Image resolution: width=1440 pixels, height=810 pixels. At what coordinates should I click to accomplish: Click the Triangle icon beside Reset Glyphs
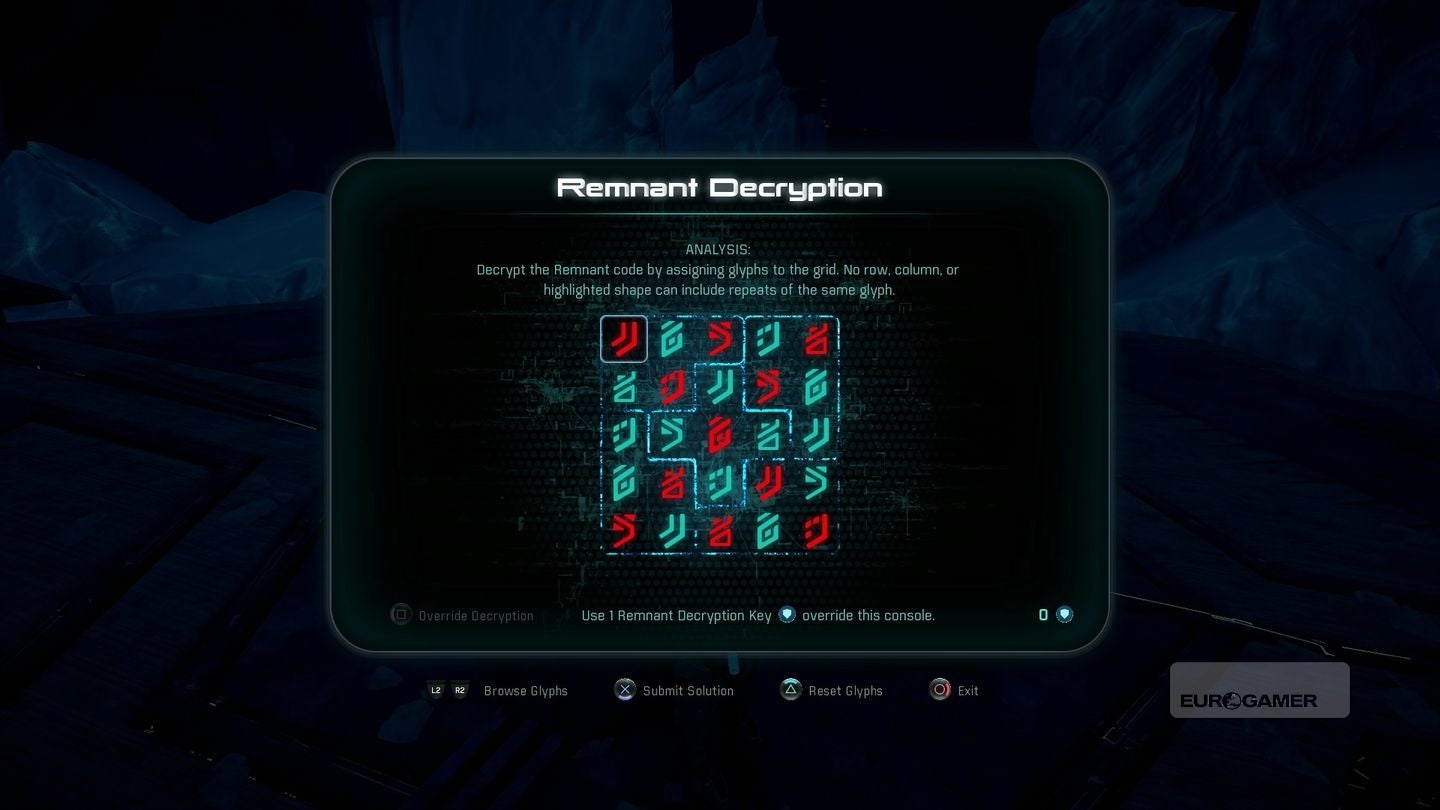[790, 689]
